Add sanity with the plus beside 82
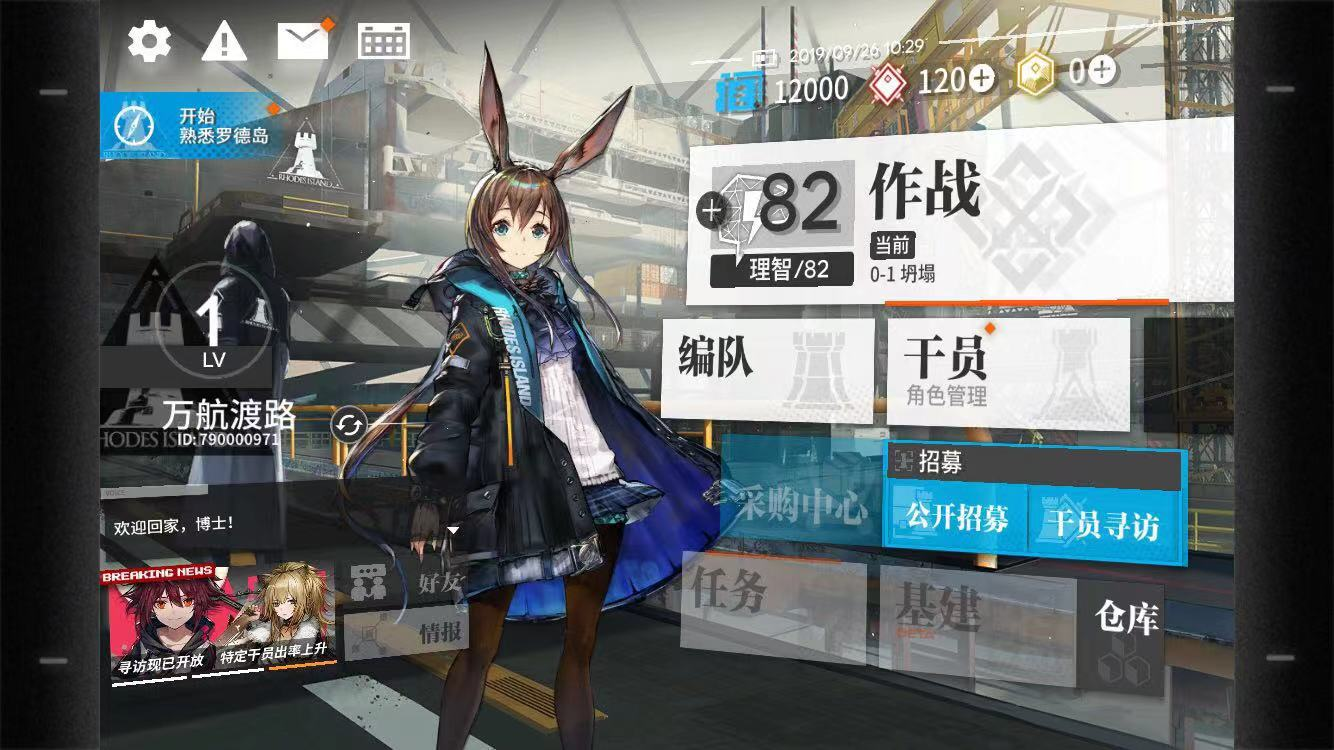 point(712,210)
